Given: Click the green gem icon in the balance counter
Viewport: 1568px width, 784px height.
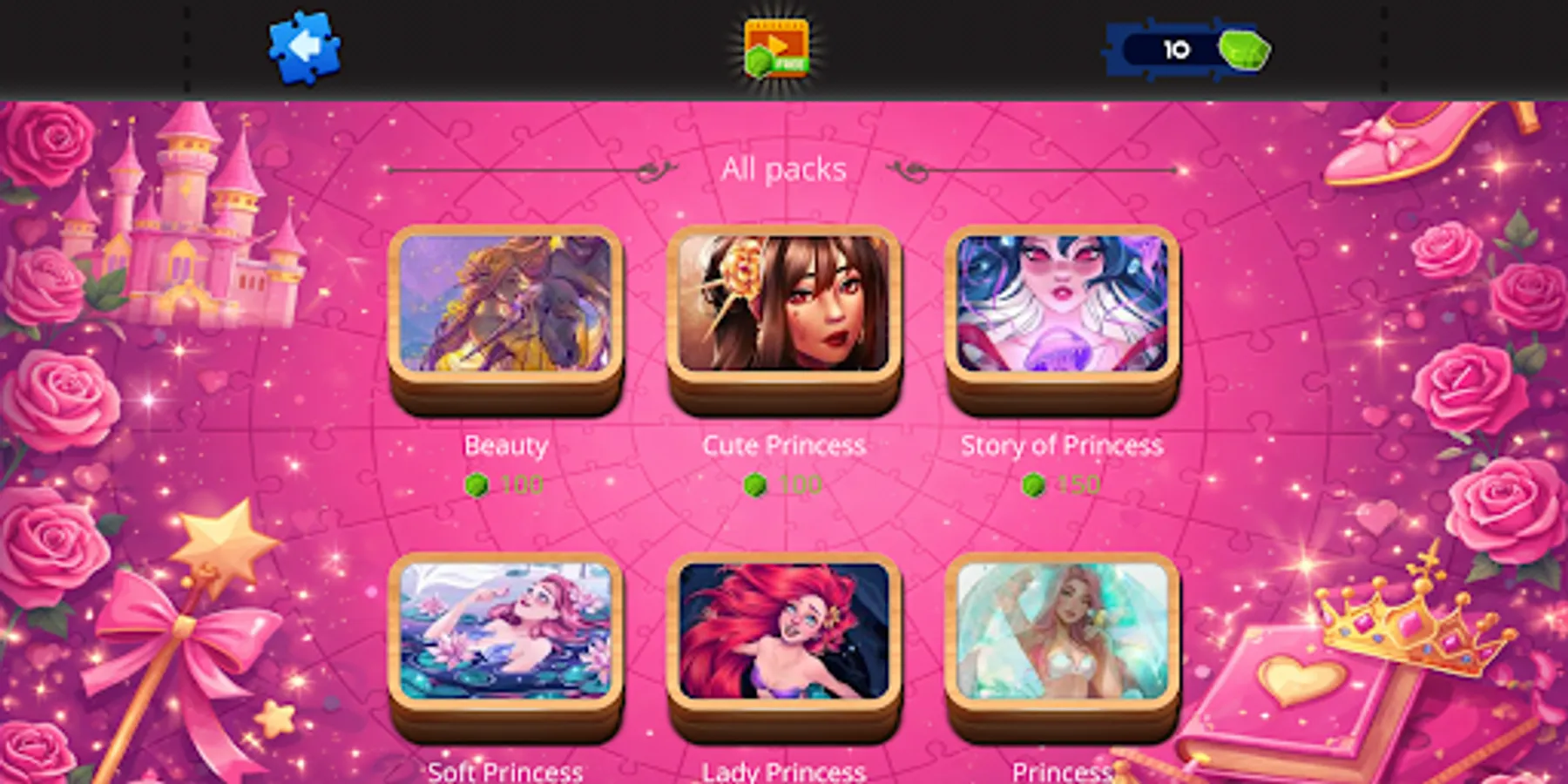Looking at the screenshot, I should click(x=1245, y=49).
